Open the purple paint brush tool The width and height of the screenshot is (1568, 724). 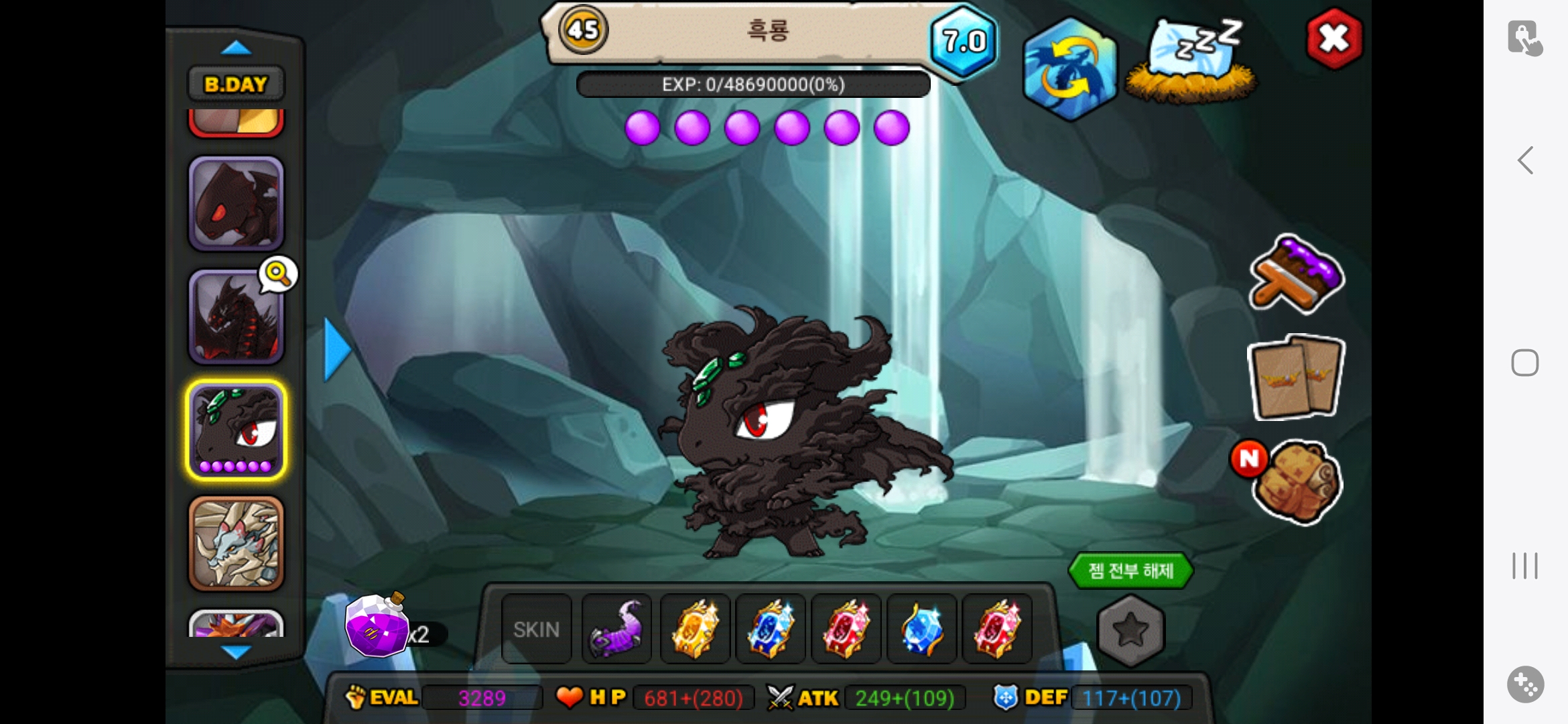[x=1296, y=275]
